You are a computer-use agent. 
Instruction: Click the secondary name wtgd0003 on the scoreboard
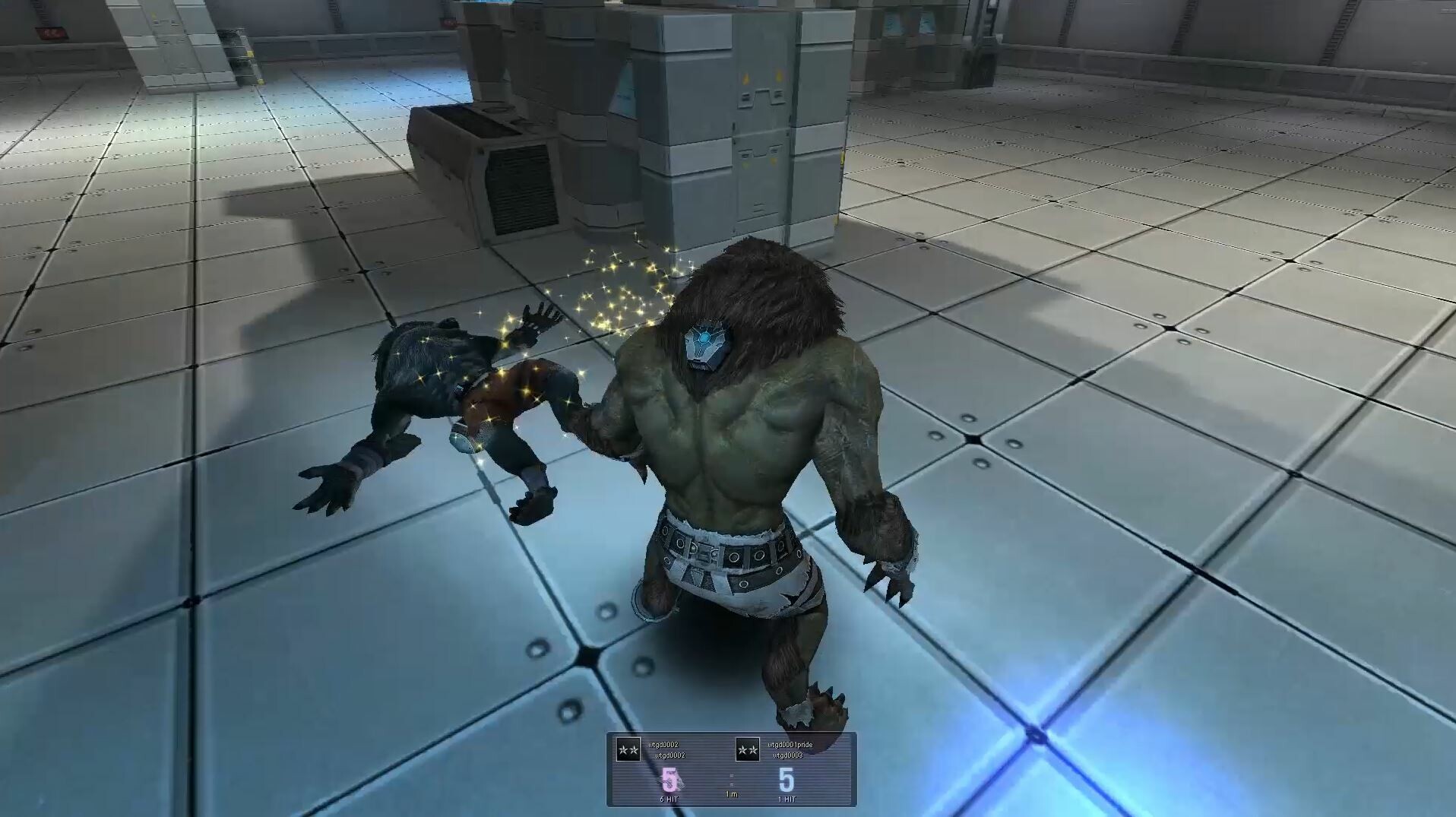[788, 755]
